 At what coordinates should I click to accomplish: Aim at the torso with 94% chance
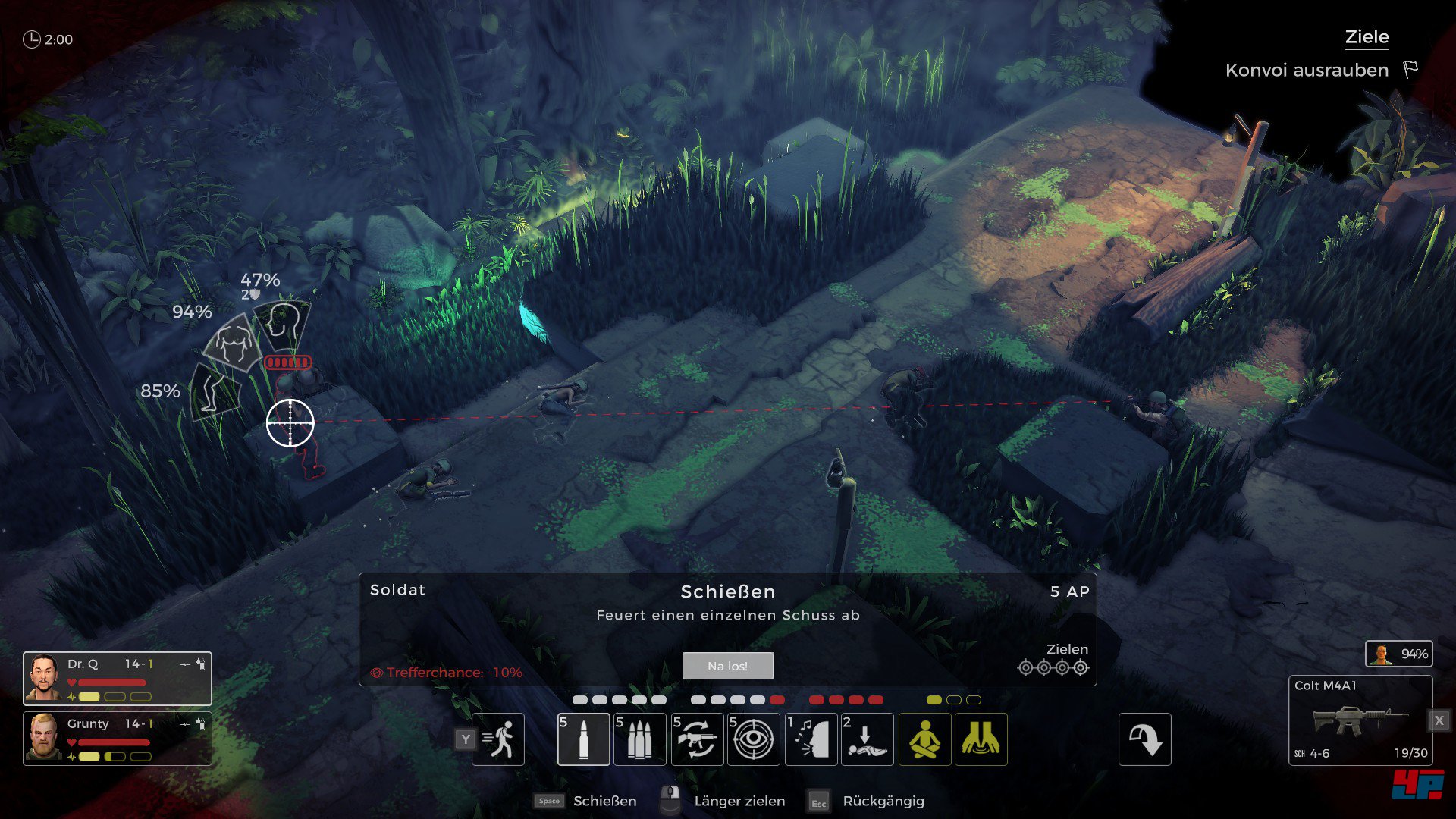[232, 343]
